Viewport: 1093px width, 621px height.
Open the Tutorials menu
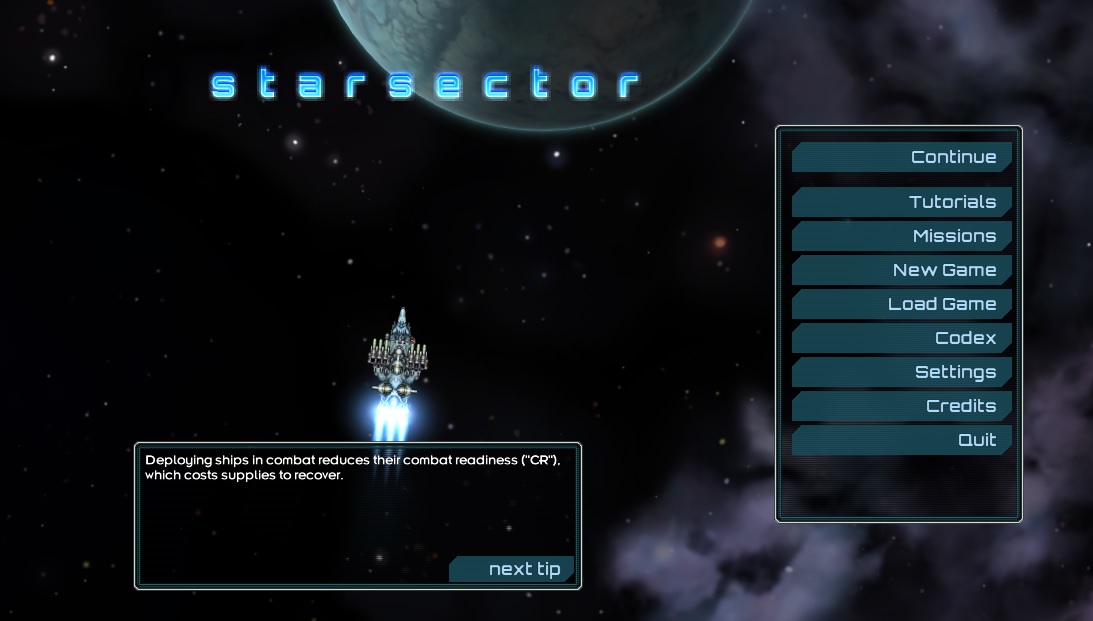coord(902,202)
